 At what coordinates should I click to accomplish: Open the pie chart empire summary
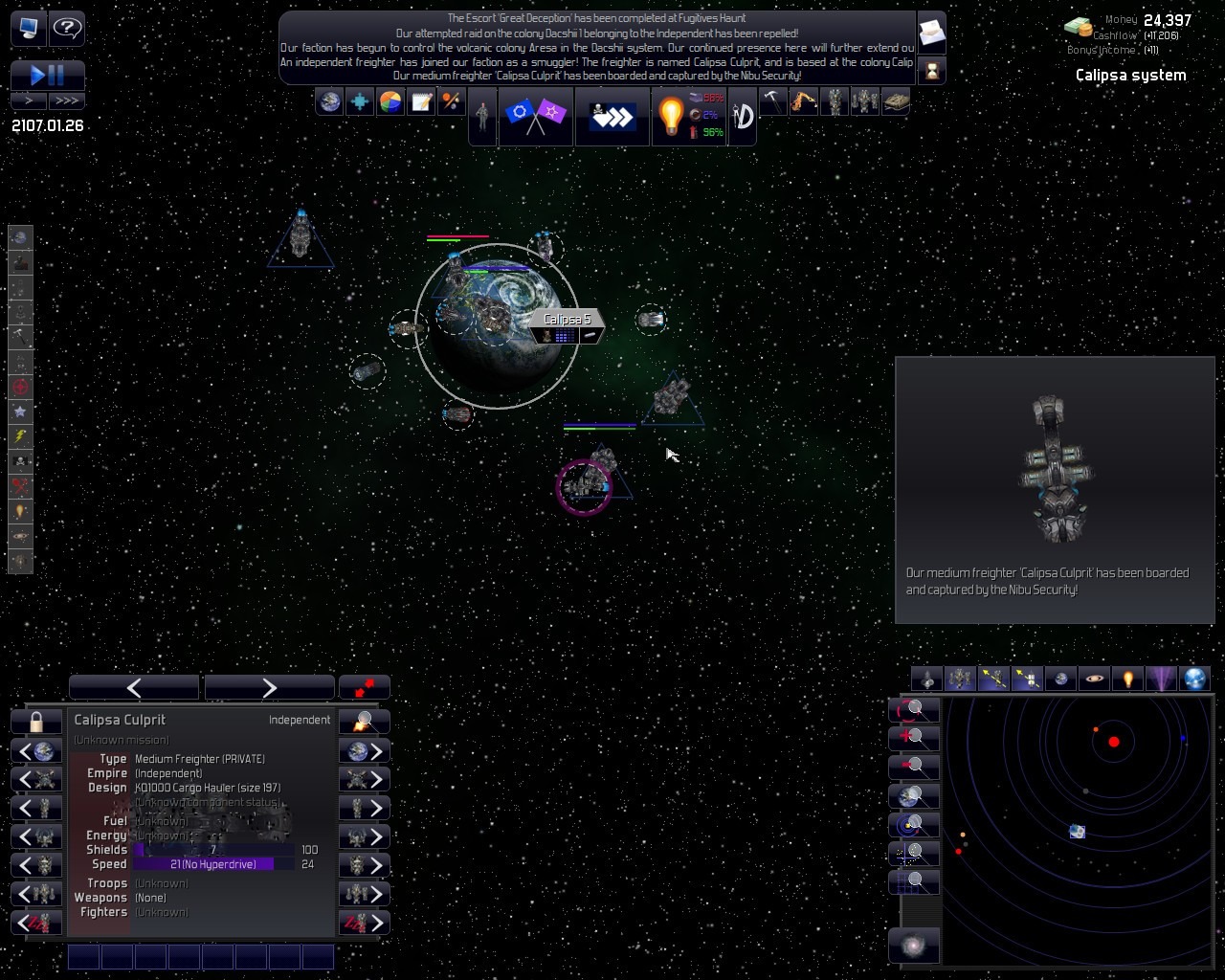click(x=390, y=101)
